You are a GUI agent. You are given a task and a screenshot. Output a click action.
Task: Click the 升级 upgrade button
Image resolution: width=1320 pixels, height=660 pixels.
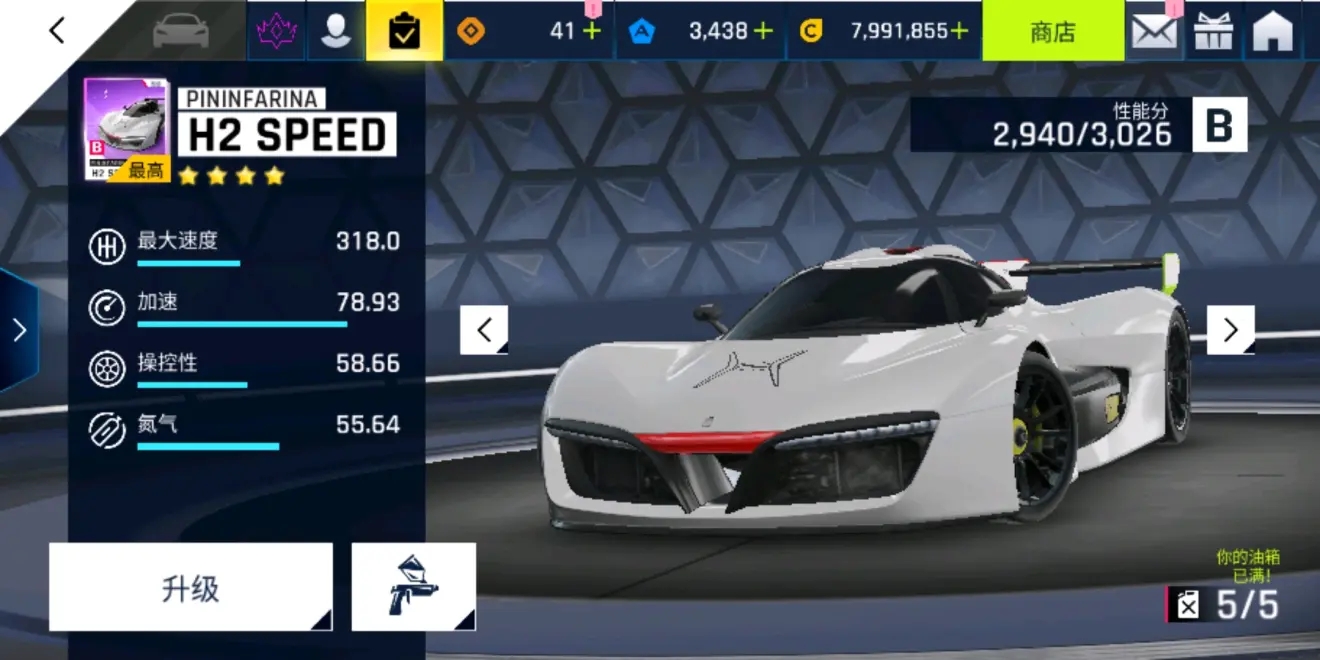[190, 587]
